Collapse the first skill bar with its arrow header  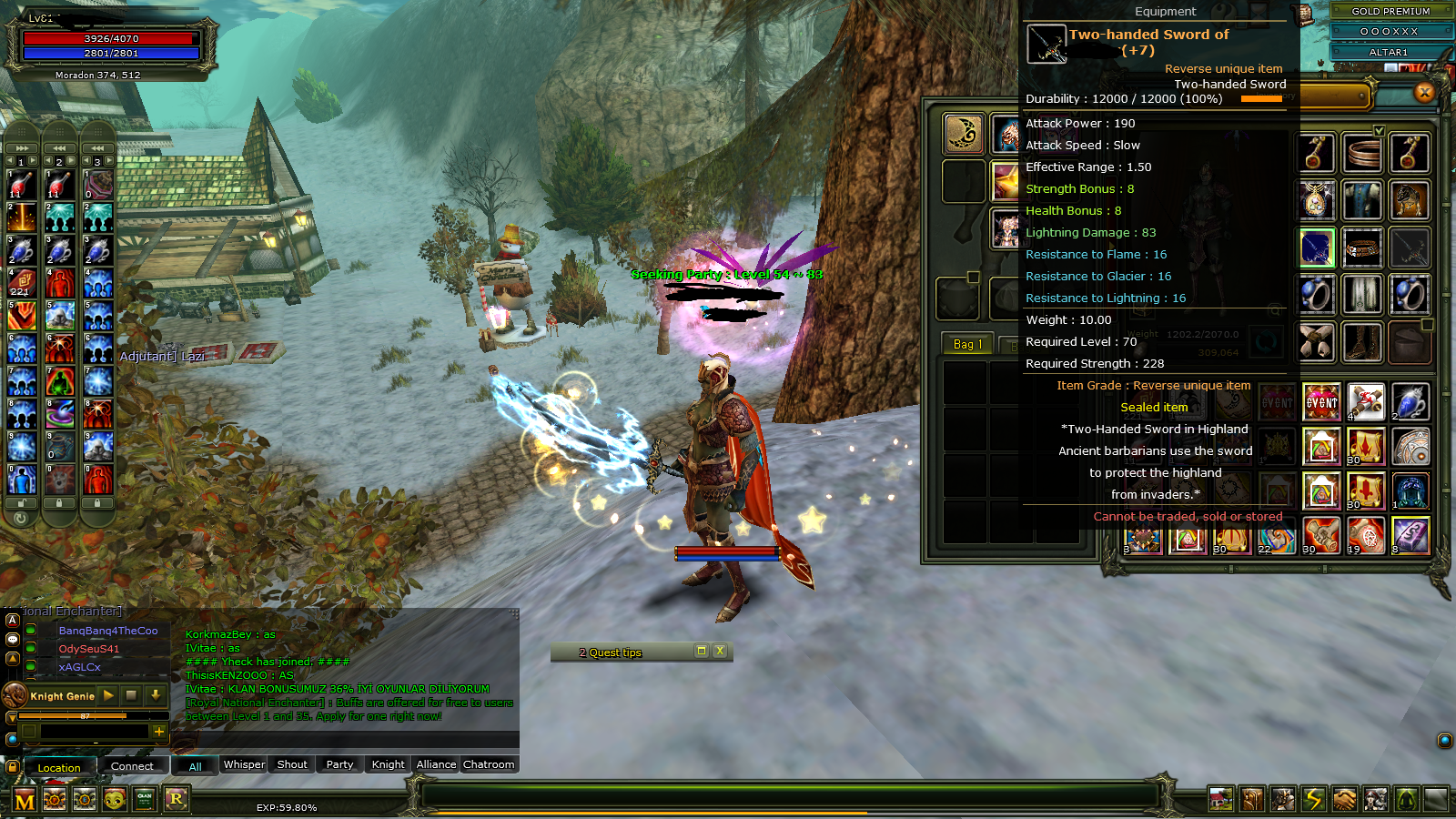pos(21,147)
